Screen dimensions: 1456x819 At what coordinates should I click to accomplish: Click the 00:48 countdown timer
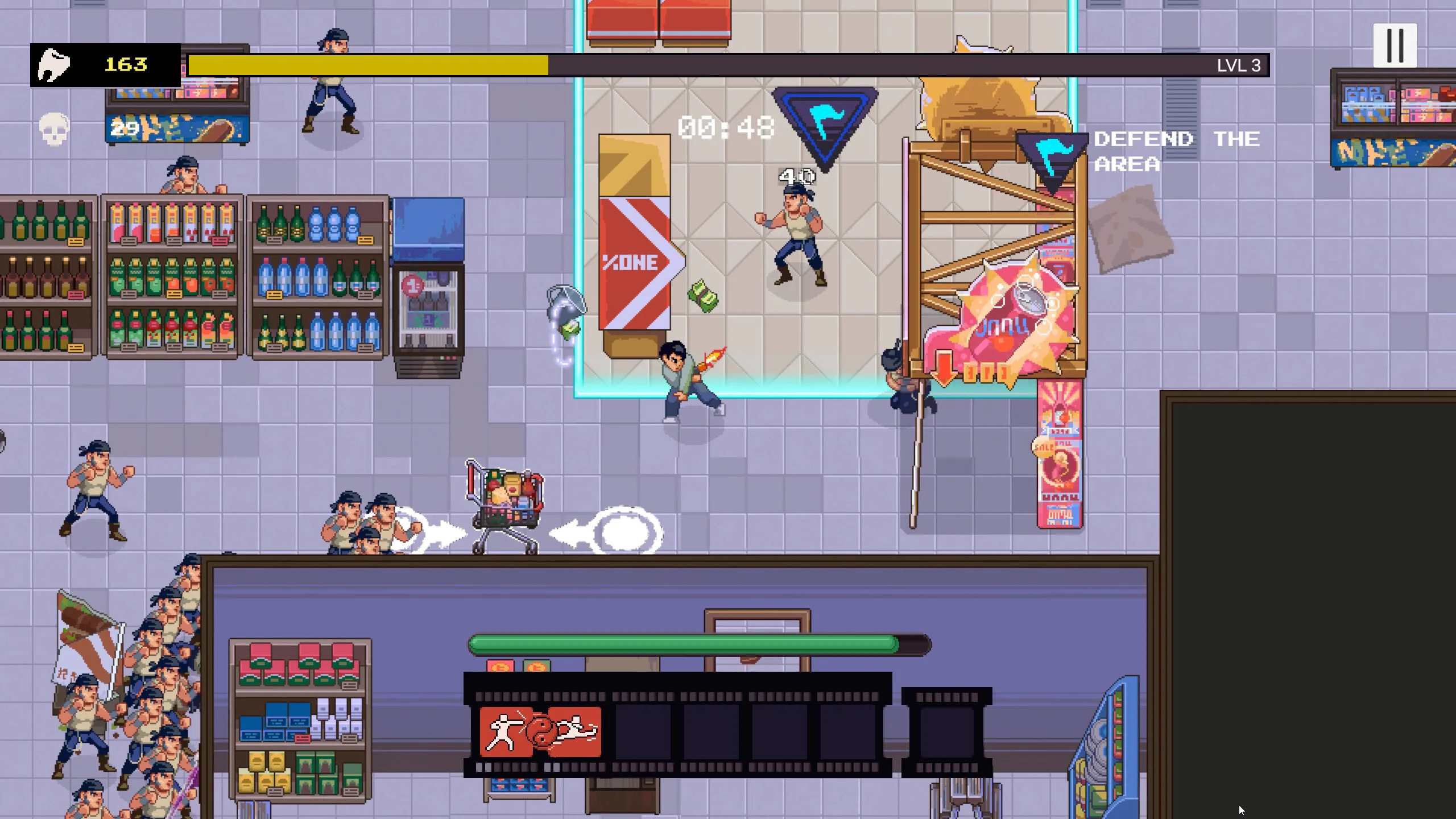click(726, 127)
